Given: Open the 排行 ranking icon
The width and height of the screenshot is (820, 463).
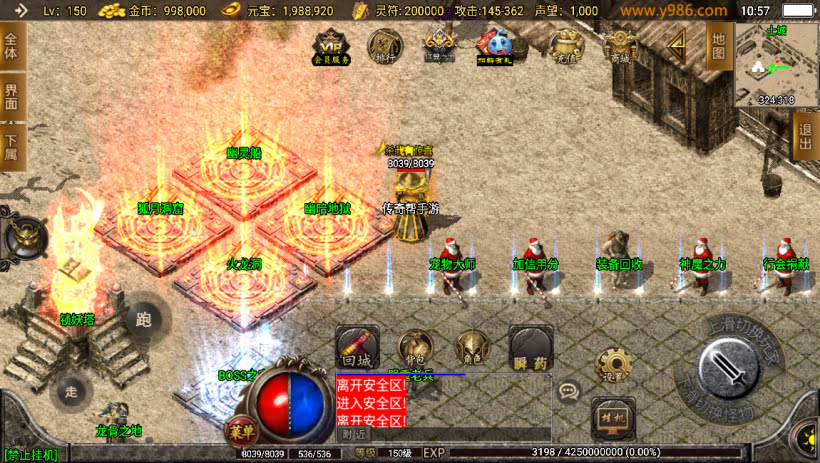Looking at the screenshot, I should (x=385, y=45).
